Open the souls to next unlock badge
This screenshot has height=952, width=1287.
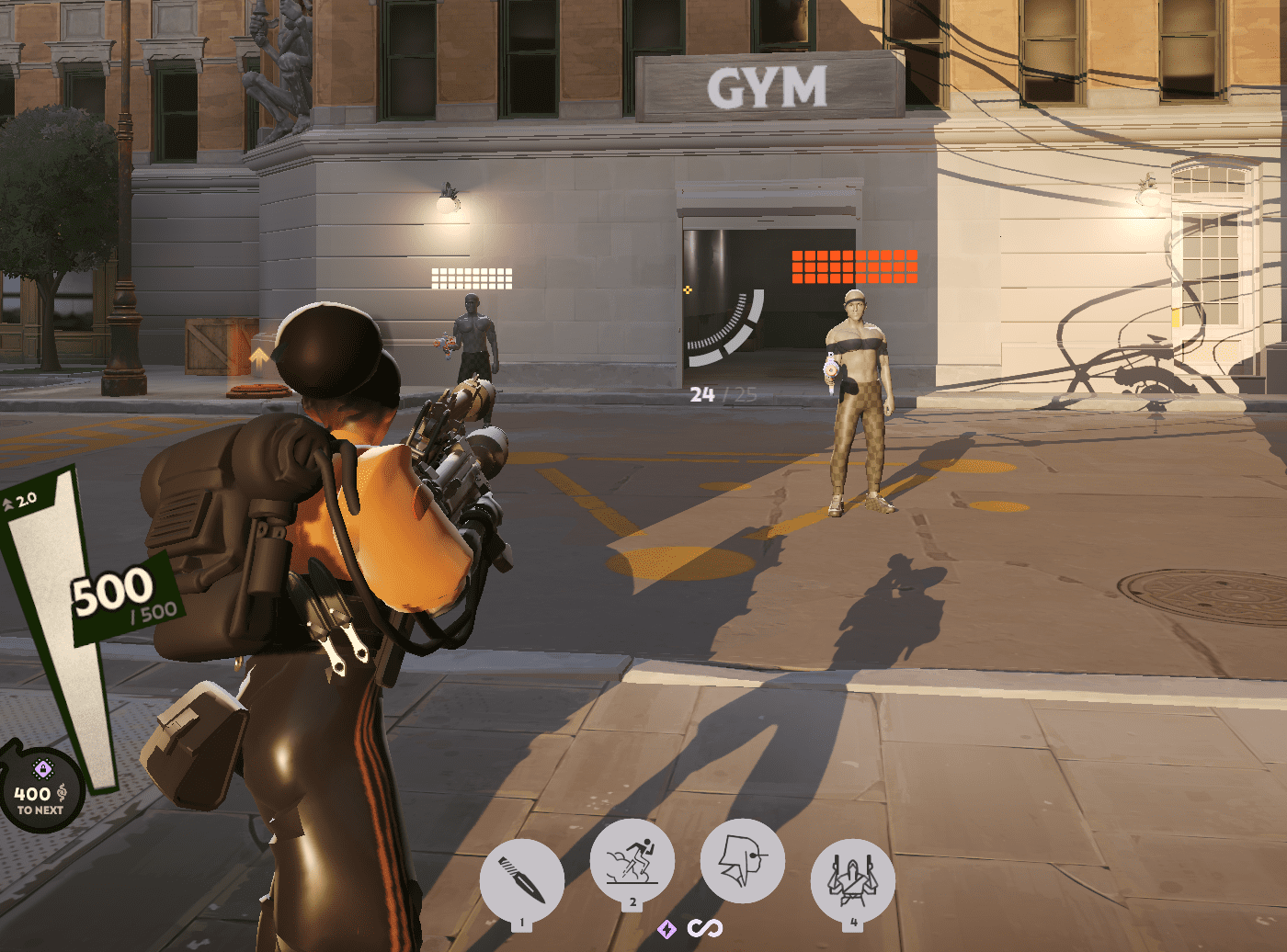pos(40,792)
